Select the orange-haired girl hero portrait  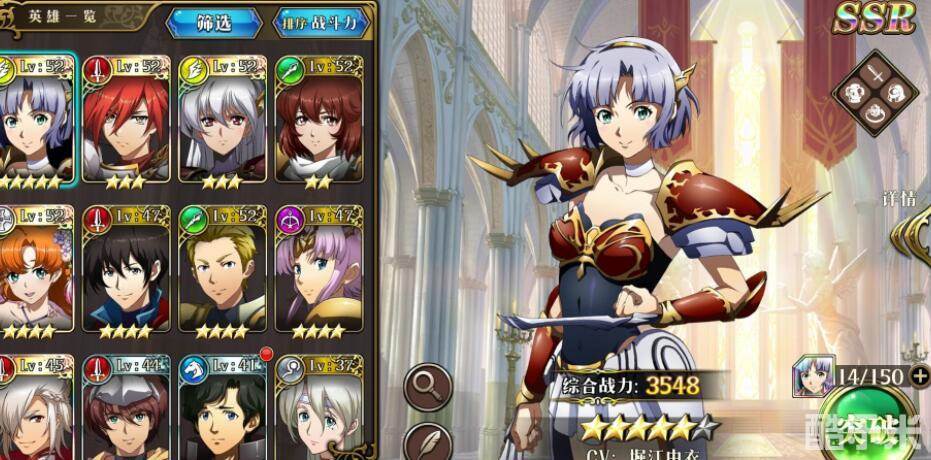[x=32, y=270]
